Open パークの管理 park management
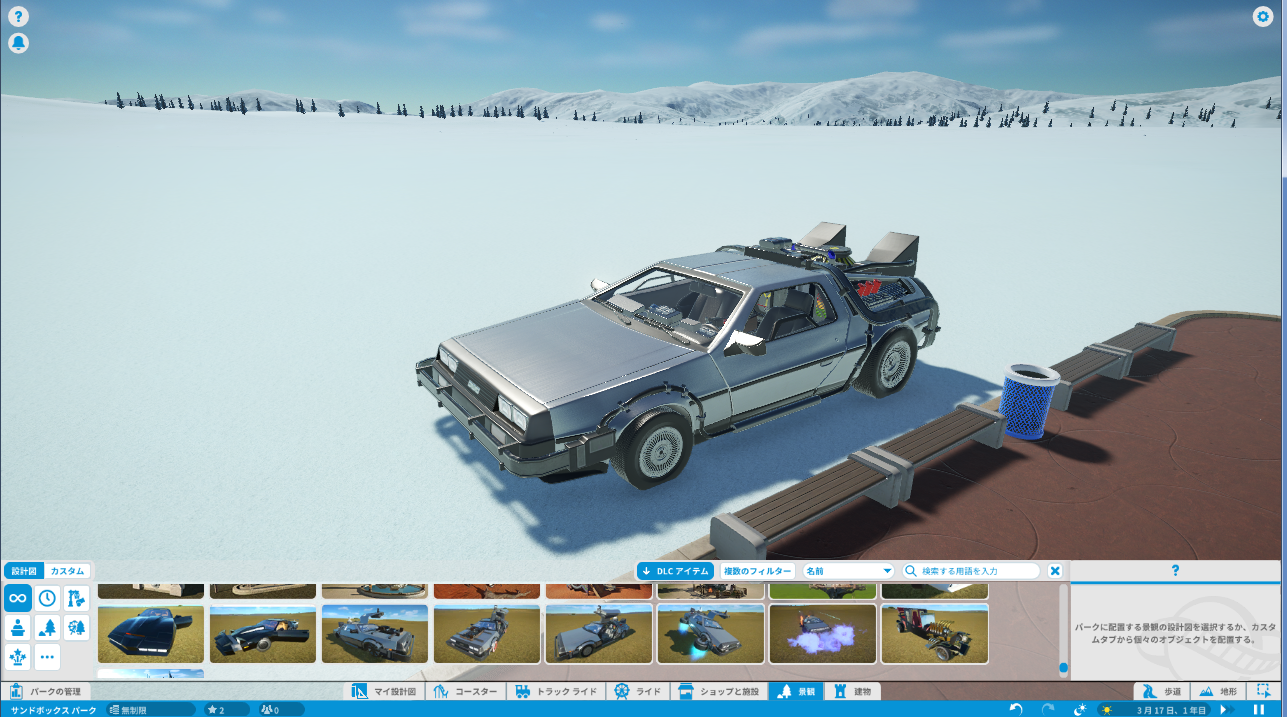Image resolution: width=1287 pixels, height=717 pixels. click(47, 691)
